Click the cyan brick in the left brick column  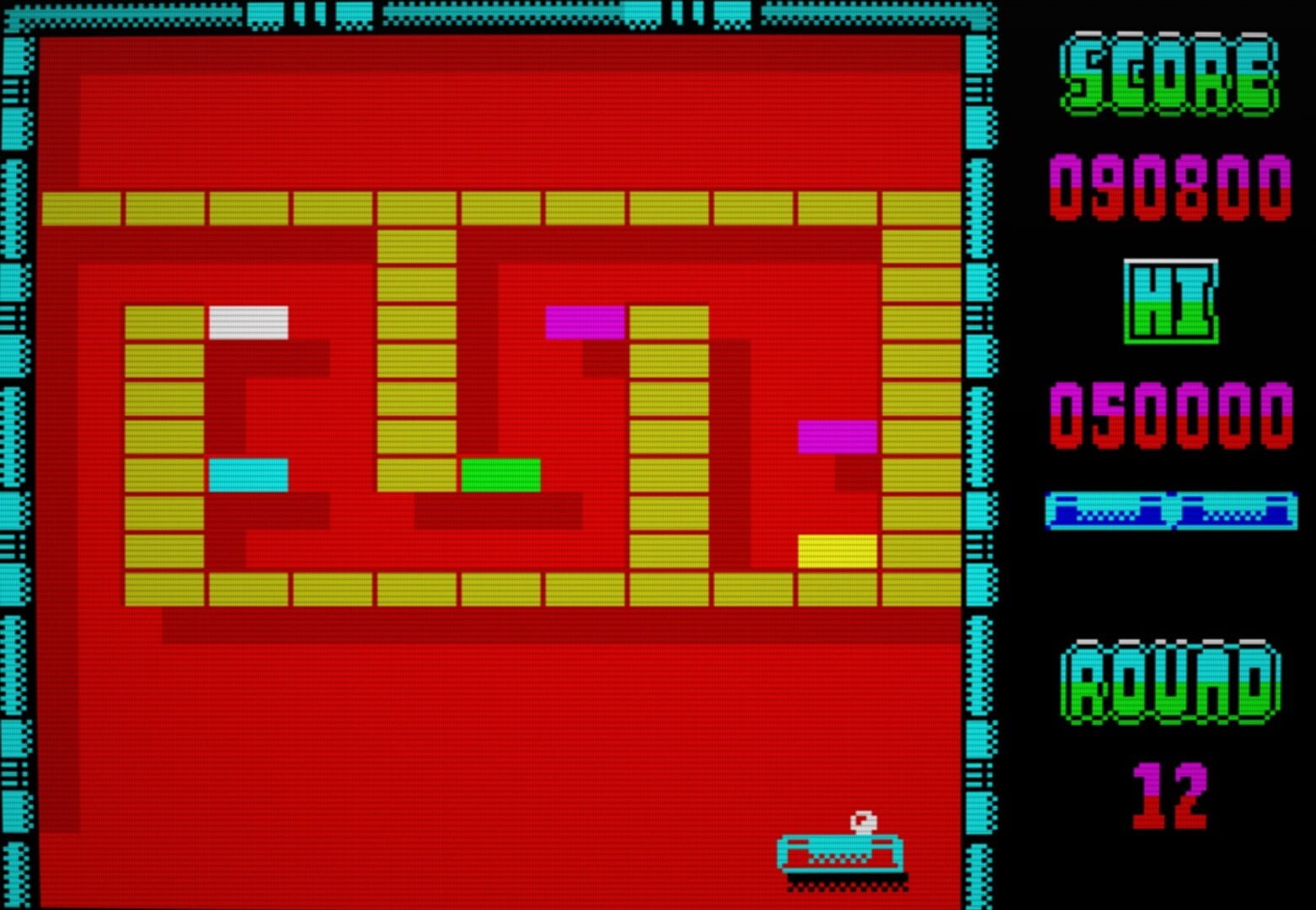(x=248, y=474)
